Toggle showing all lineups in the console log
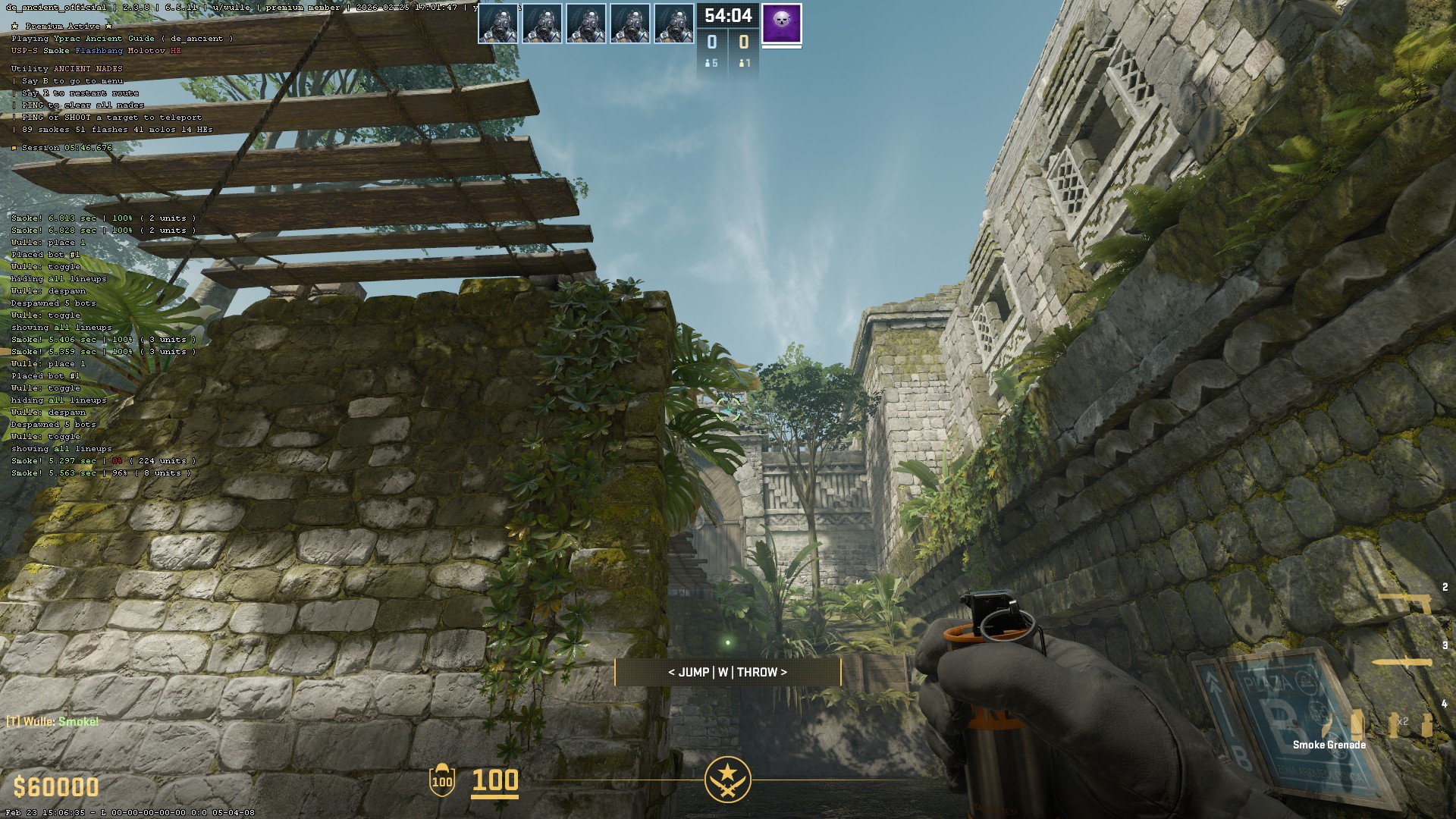1456x819 pixels. [61, 327]
